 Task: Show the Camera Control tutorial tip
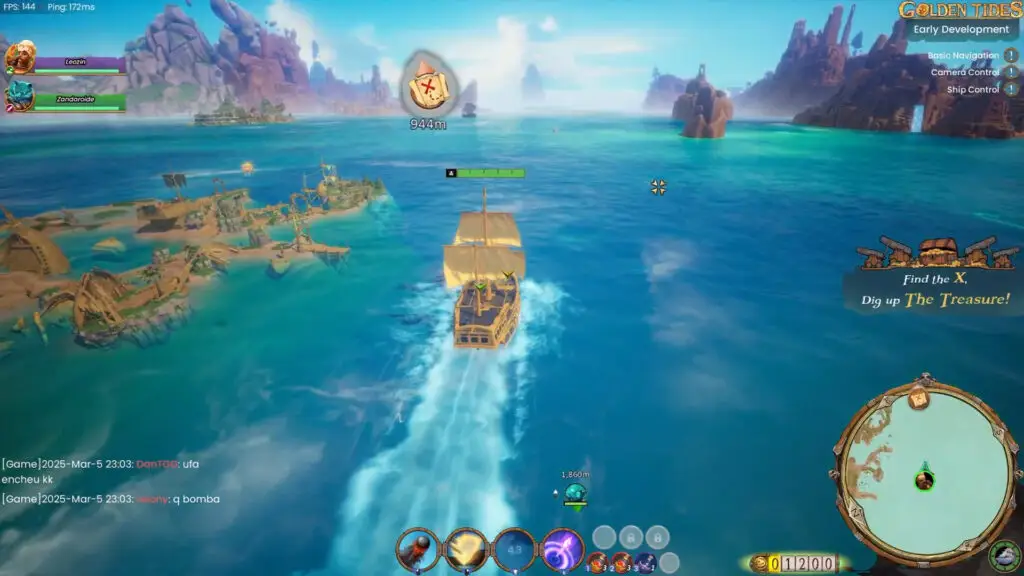pos(1012,73)
